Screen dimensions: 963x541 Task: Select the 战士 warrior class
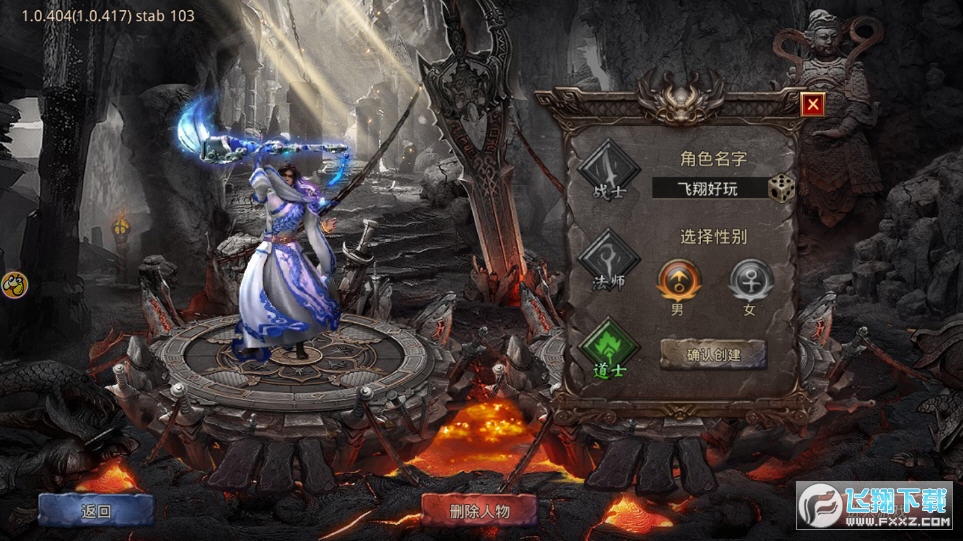(610, 169)
